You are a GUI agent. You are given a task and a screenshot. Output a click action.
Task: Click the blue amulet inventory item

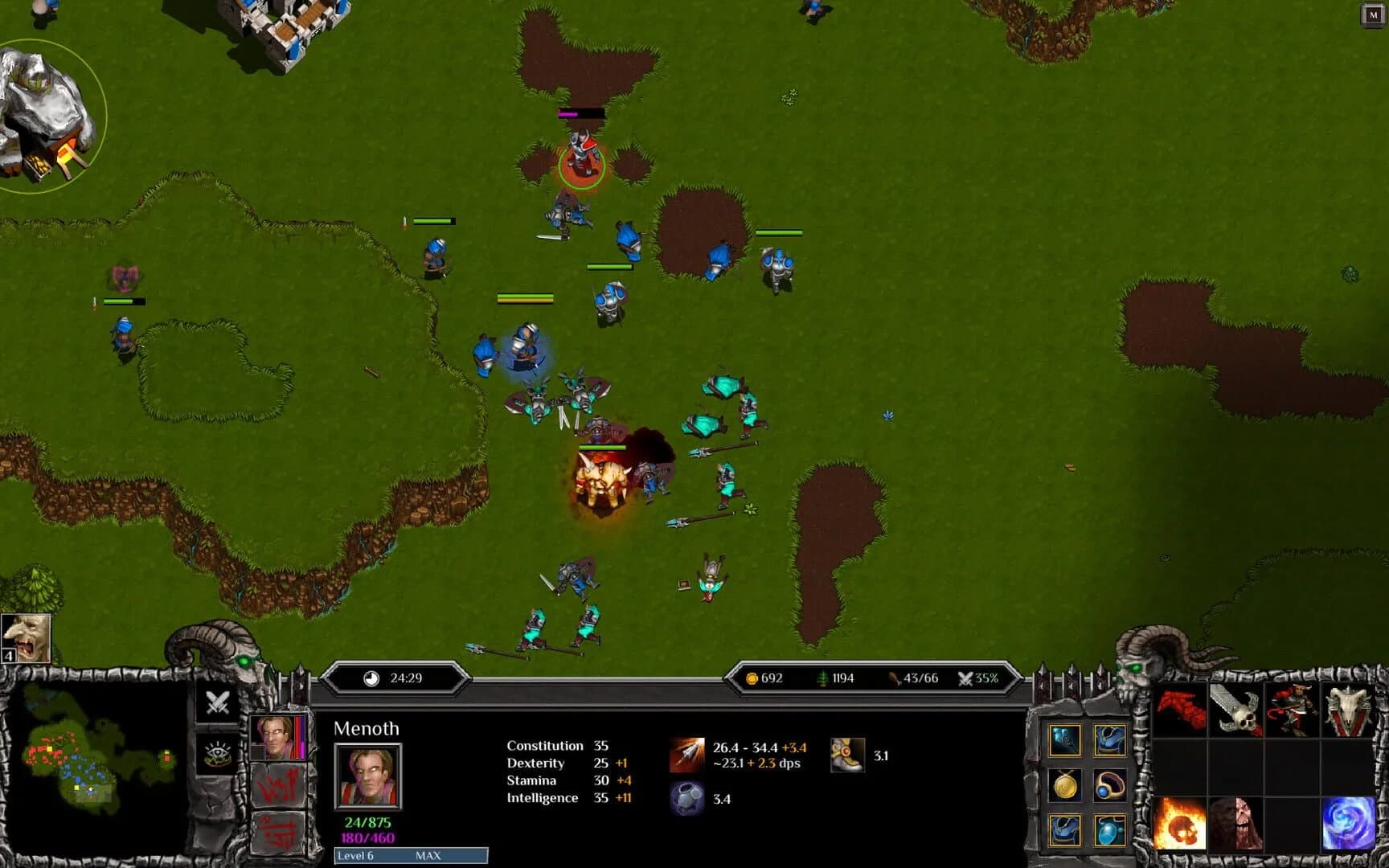pyautogui.click(x=1110, y=832)
